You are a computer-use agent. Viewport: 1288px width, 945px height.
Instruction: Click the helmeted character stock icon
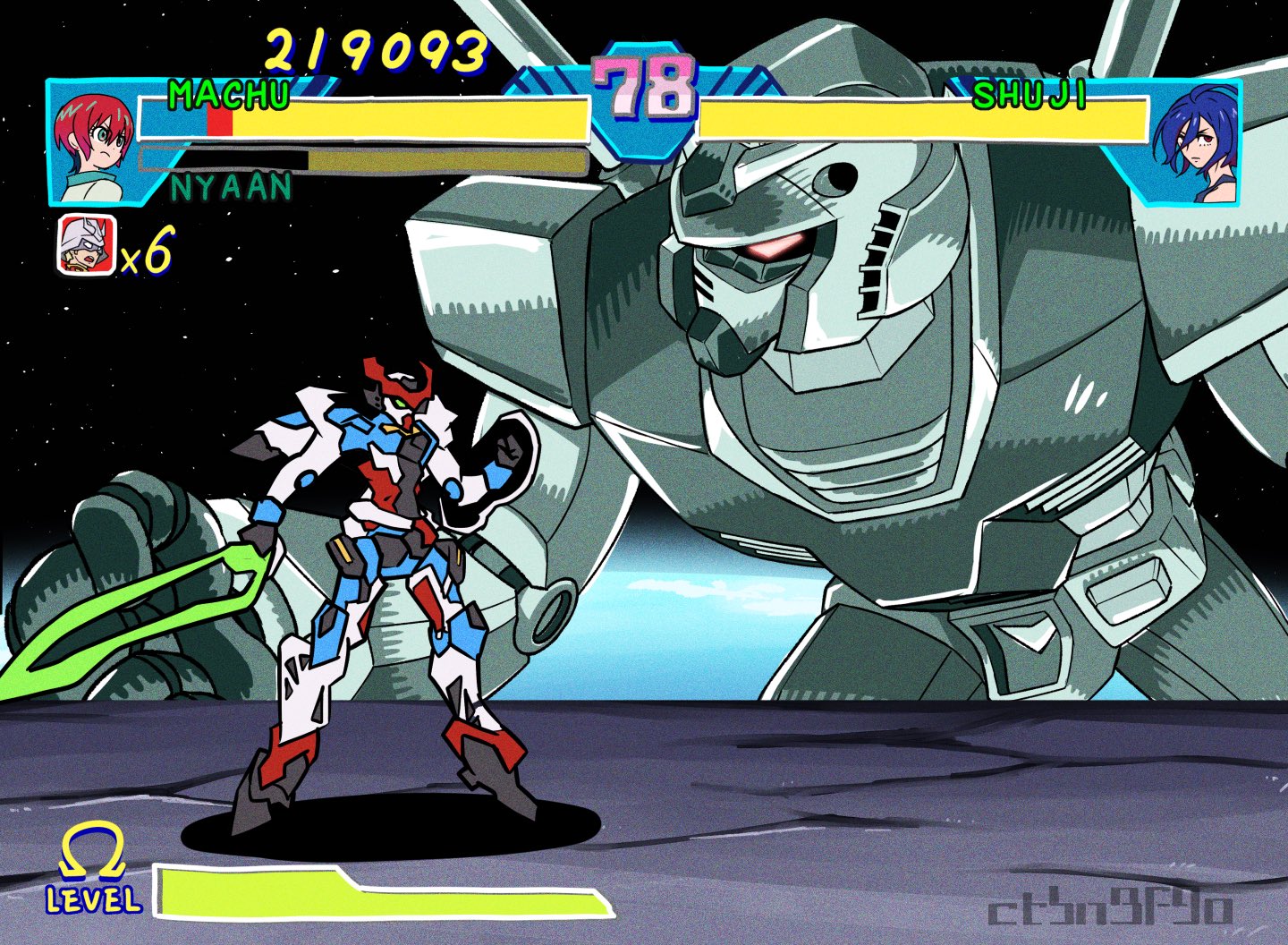(86, 246)
